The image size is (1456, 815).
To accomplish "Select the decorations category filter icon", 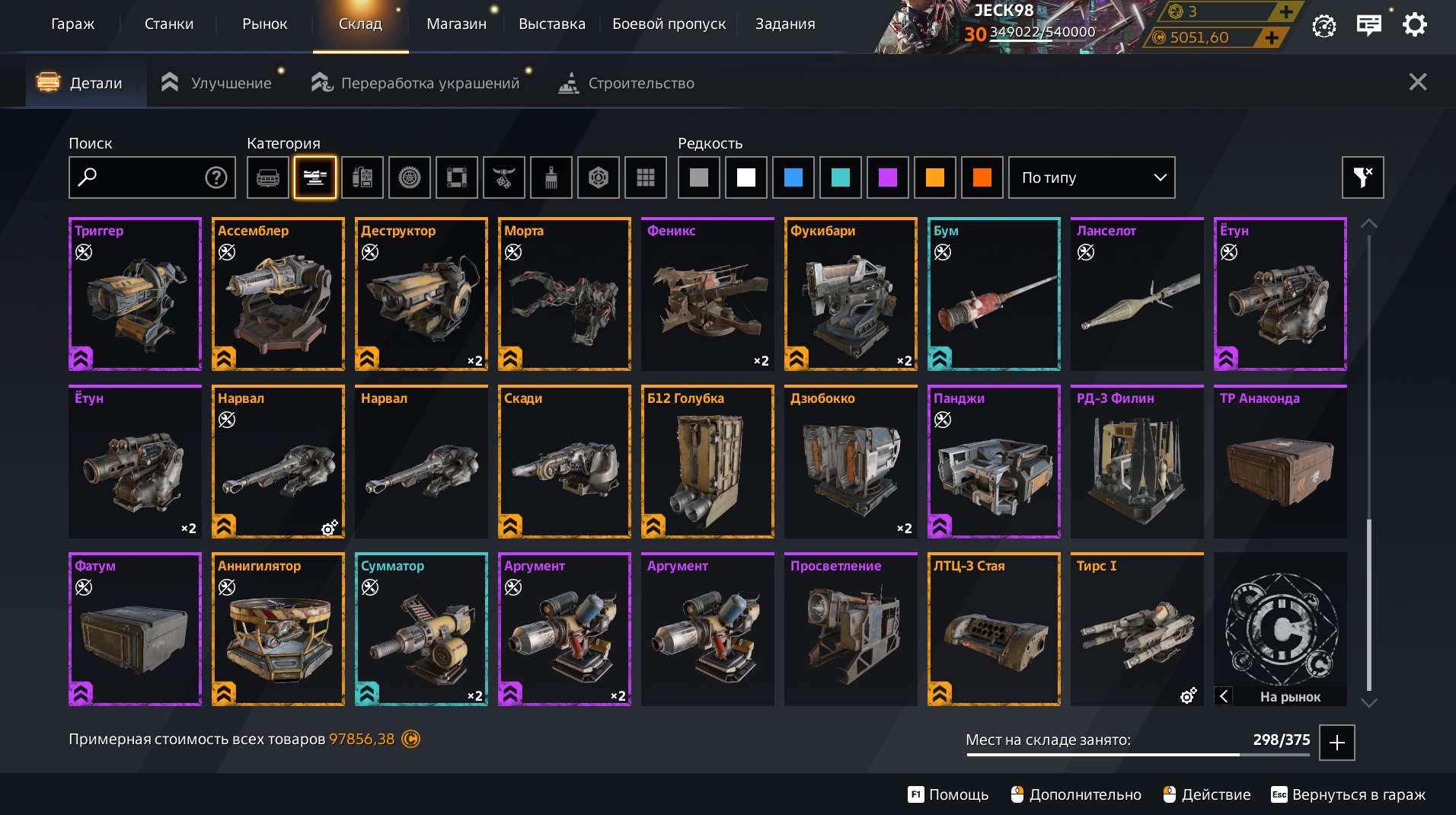I will tap(504, 177).
